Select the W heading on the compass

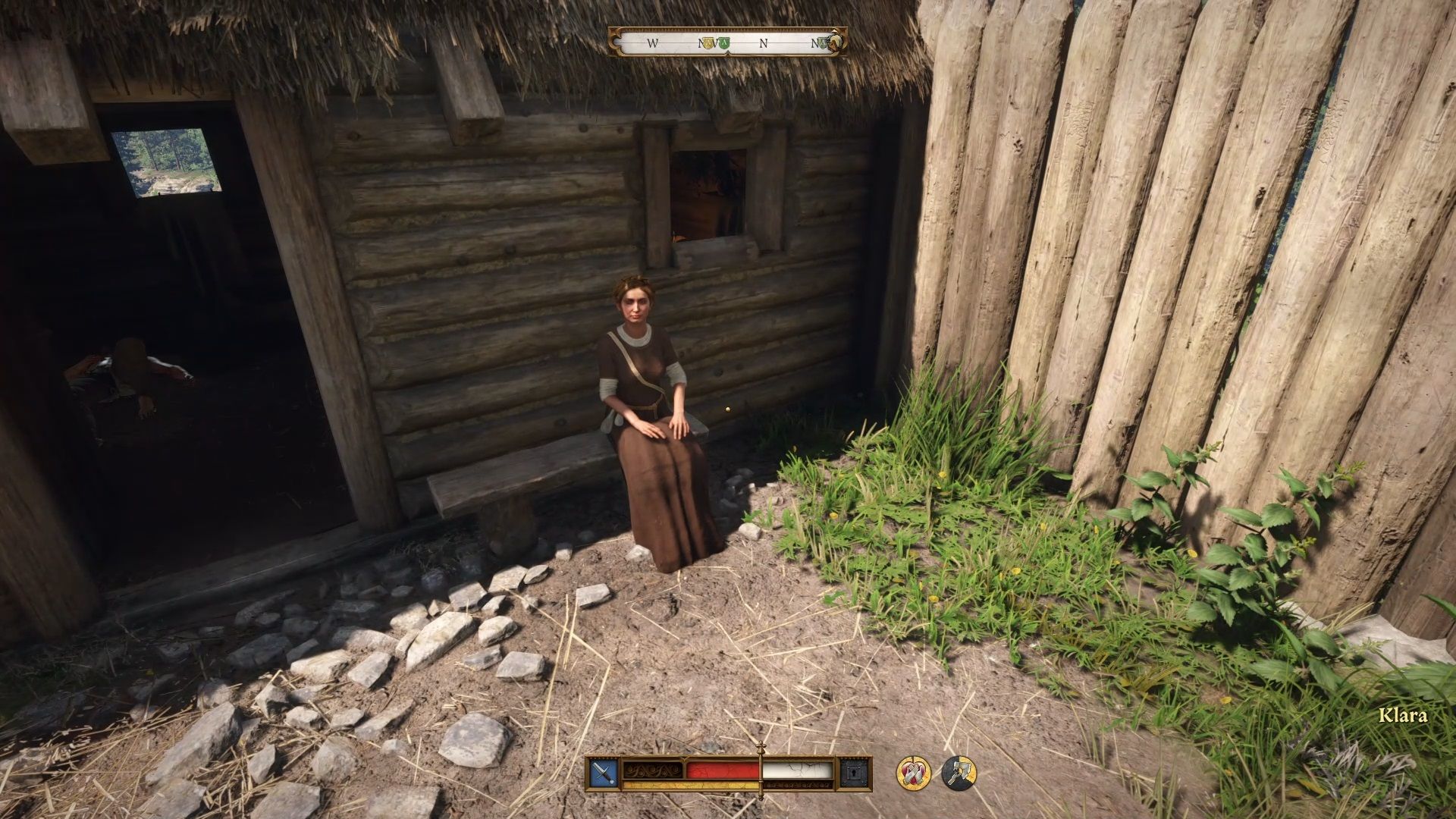tap(652, 44)
